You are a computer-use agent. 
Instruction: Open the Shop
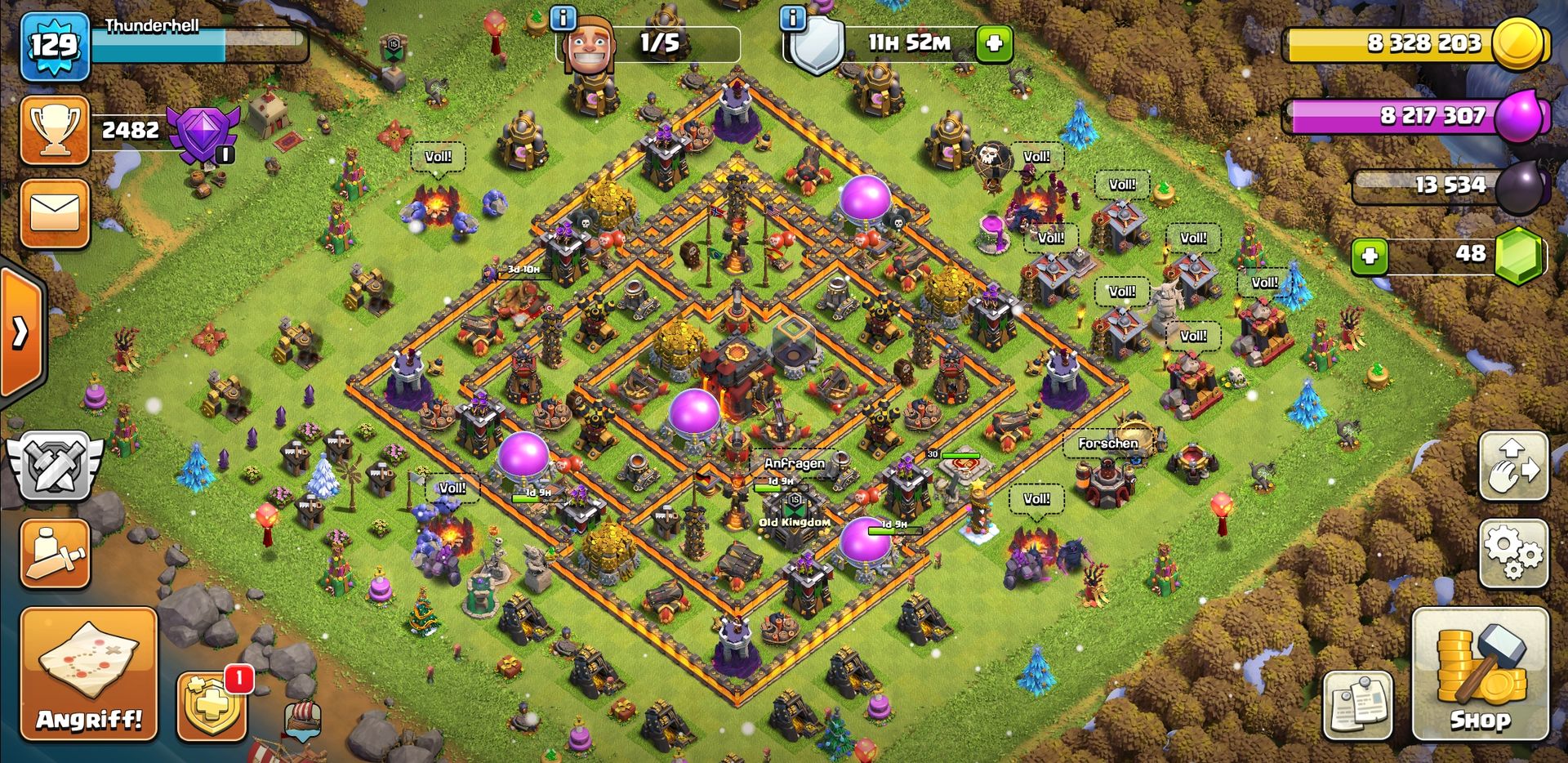click(x=1479, y=675)
